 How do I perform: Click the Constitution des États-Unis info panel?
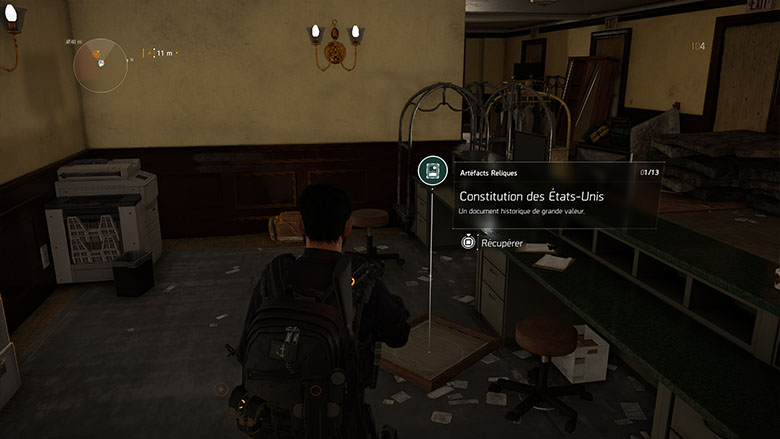tap(557, 194)
